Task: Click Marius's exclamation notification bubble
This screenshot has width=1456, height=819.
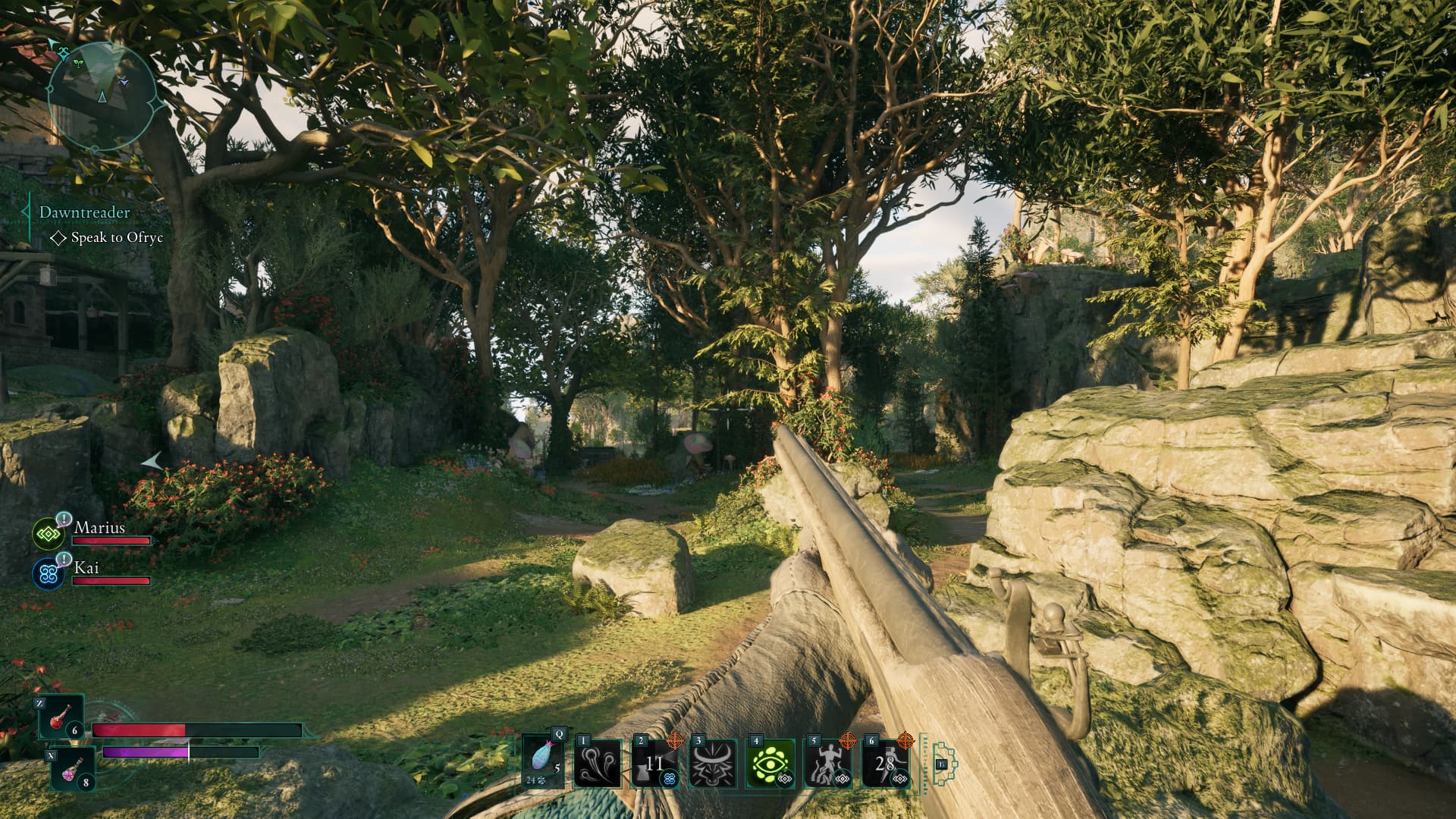Action: click(x=64, y=519)
